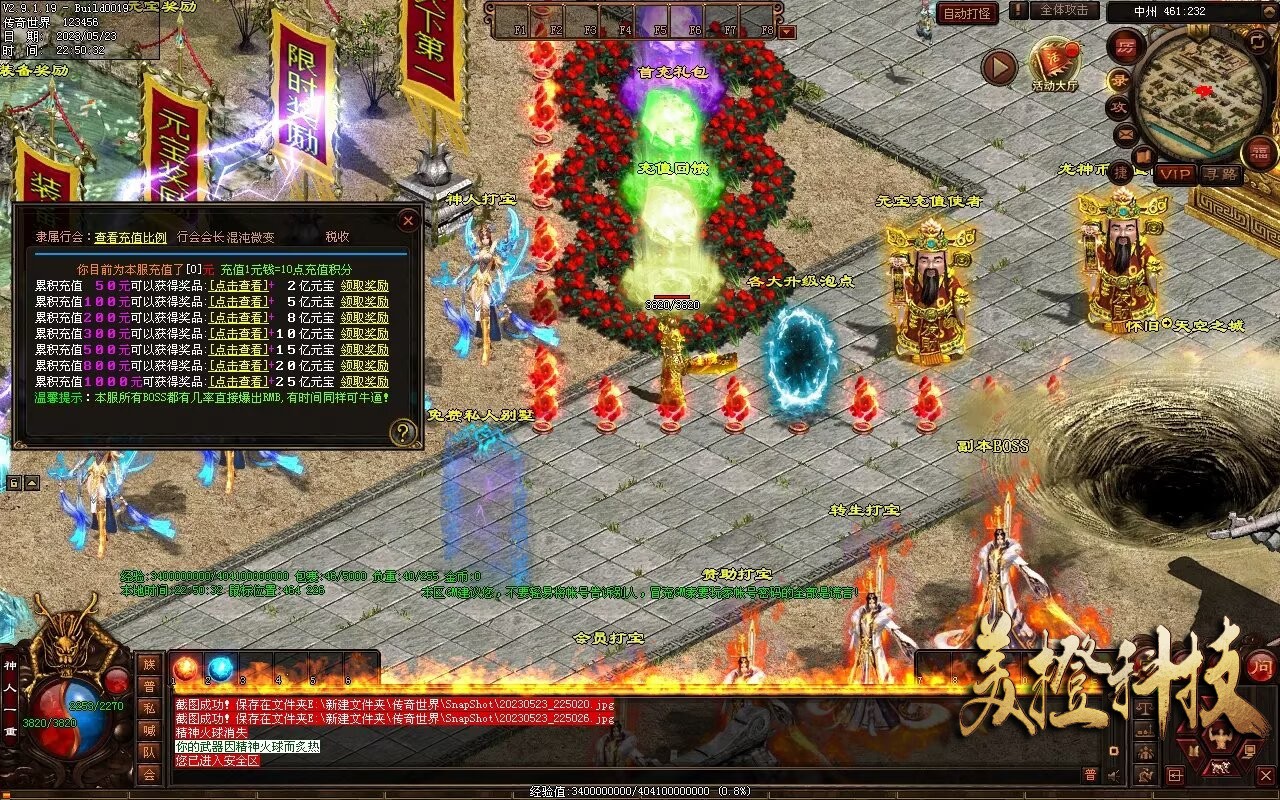Claim reward for the 300元 recharge tier
The image size is (1280, 800).
(x=364, y=334)
